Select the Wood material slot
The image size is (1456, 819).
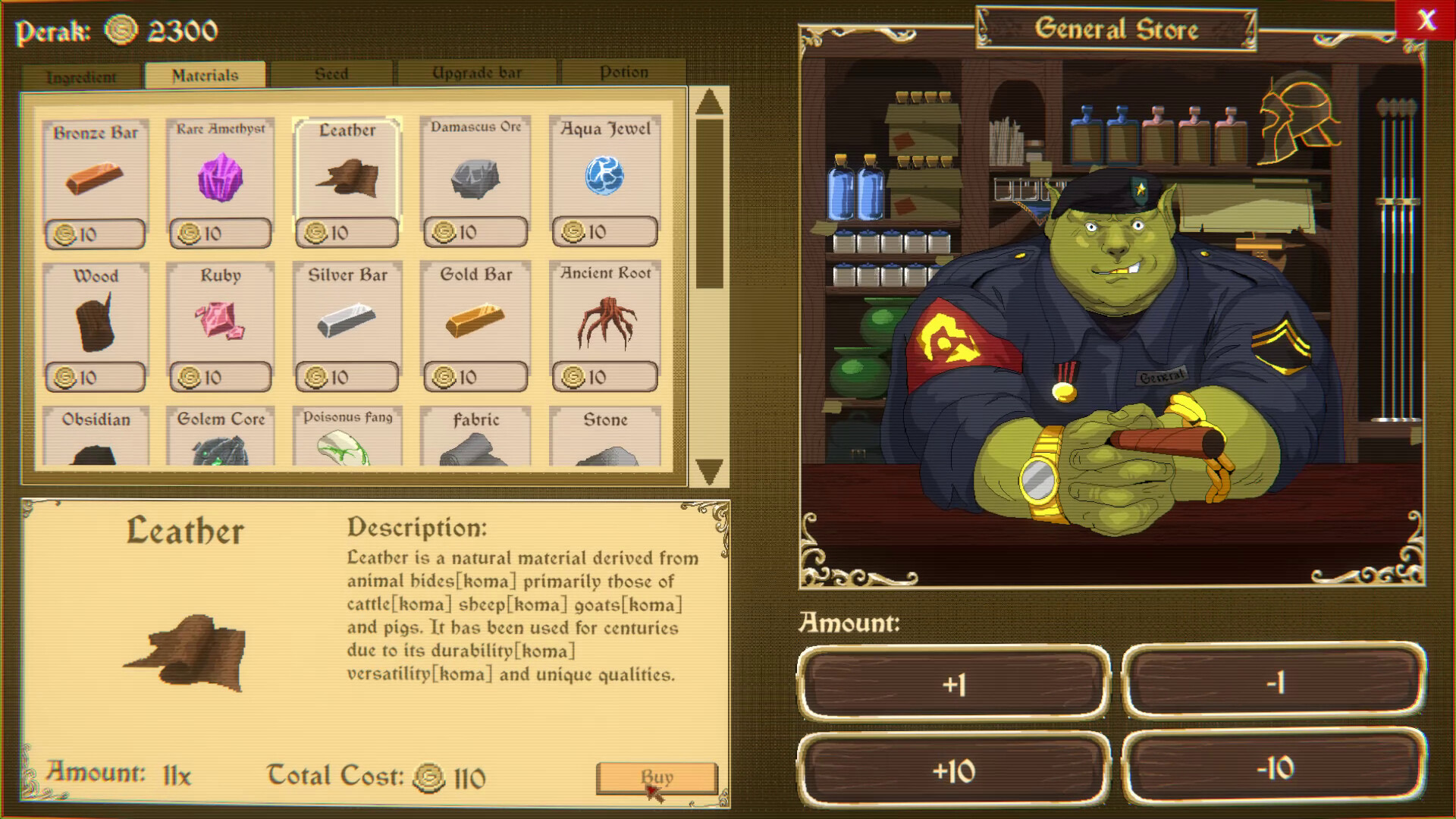pos(95,322)
